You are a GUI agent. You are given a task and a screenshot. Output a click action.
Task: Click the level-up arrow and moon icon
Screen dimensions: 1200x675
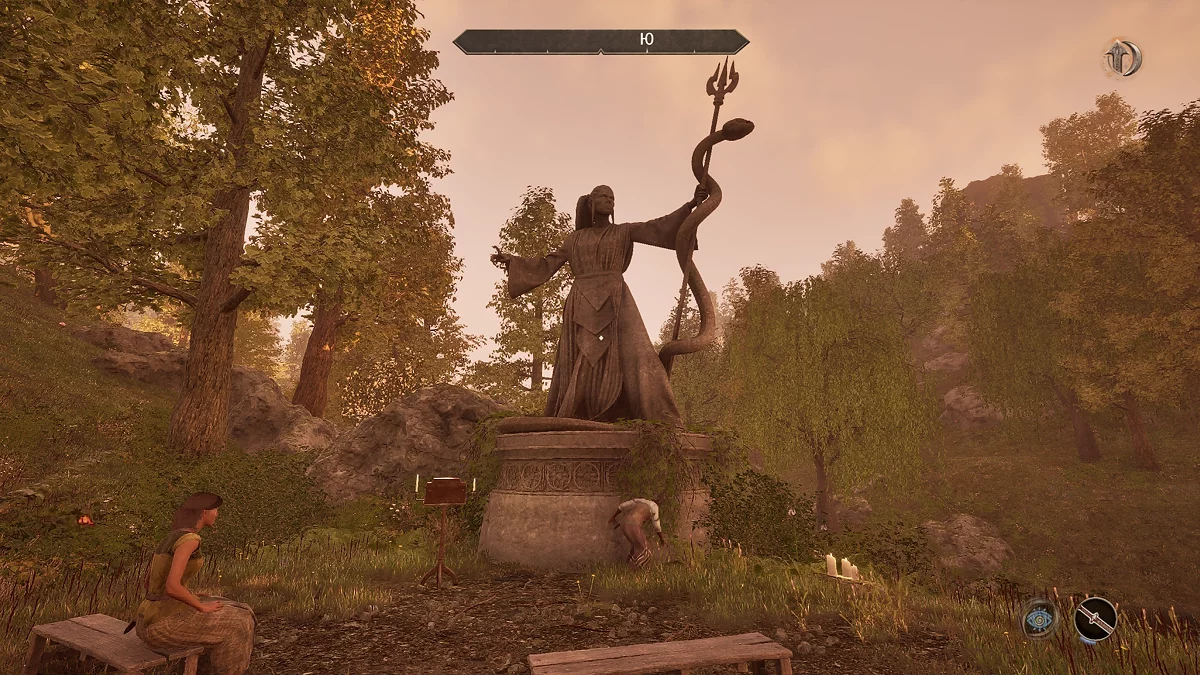click(1122, 58)
